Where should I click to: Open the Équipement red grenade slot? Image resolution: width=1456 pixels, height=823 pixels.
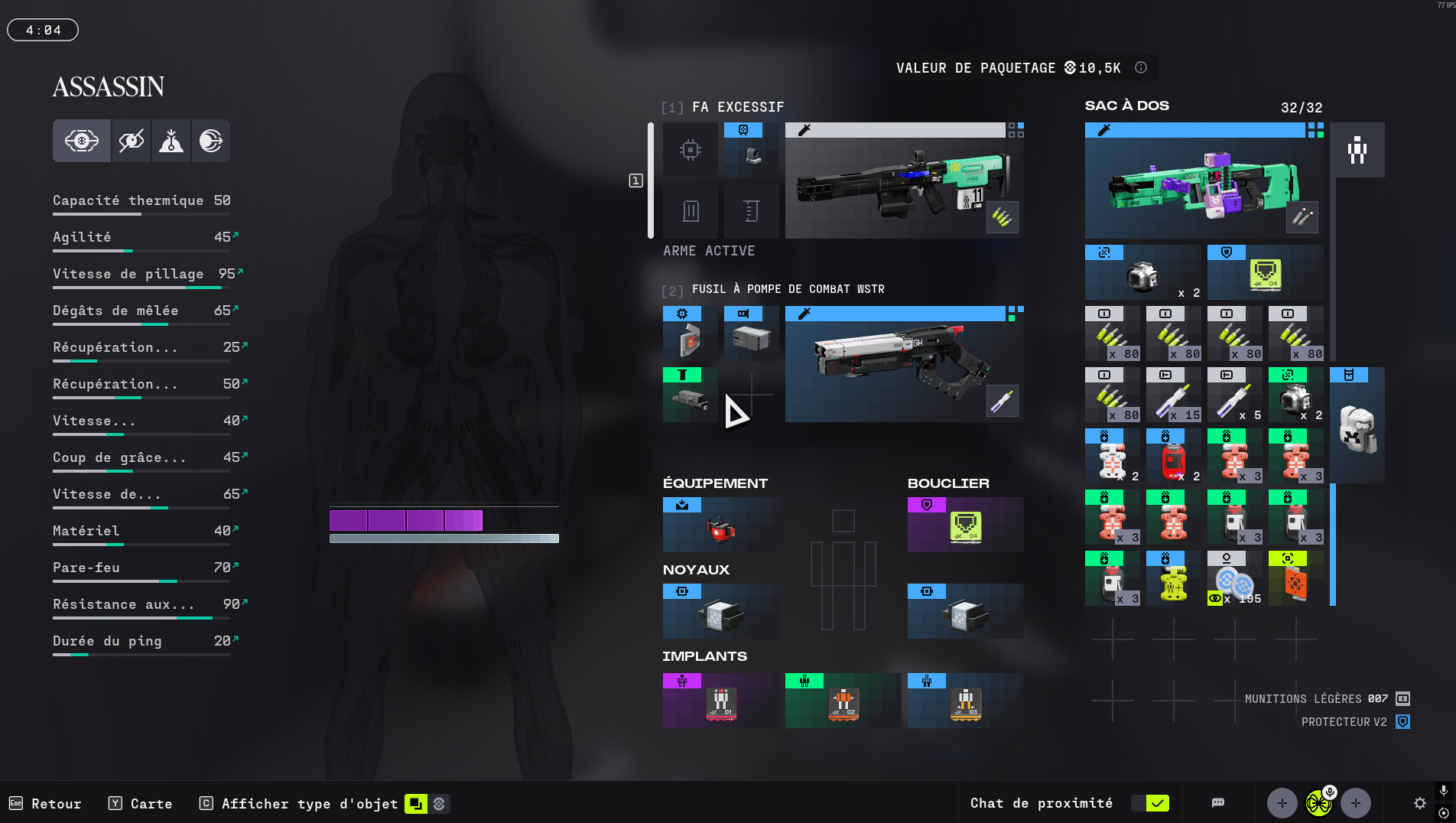(x=720, y=525)
